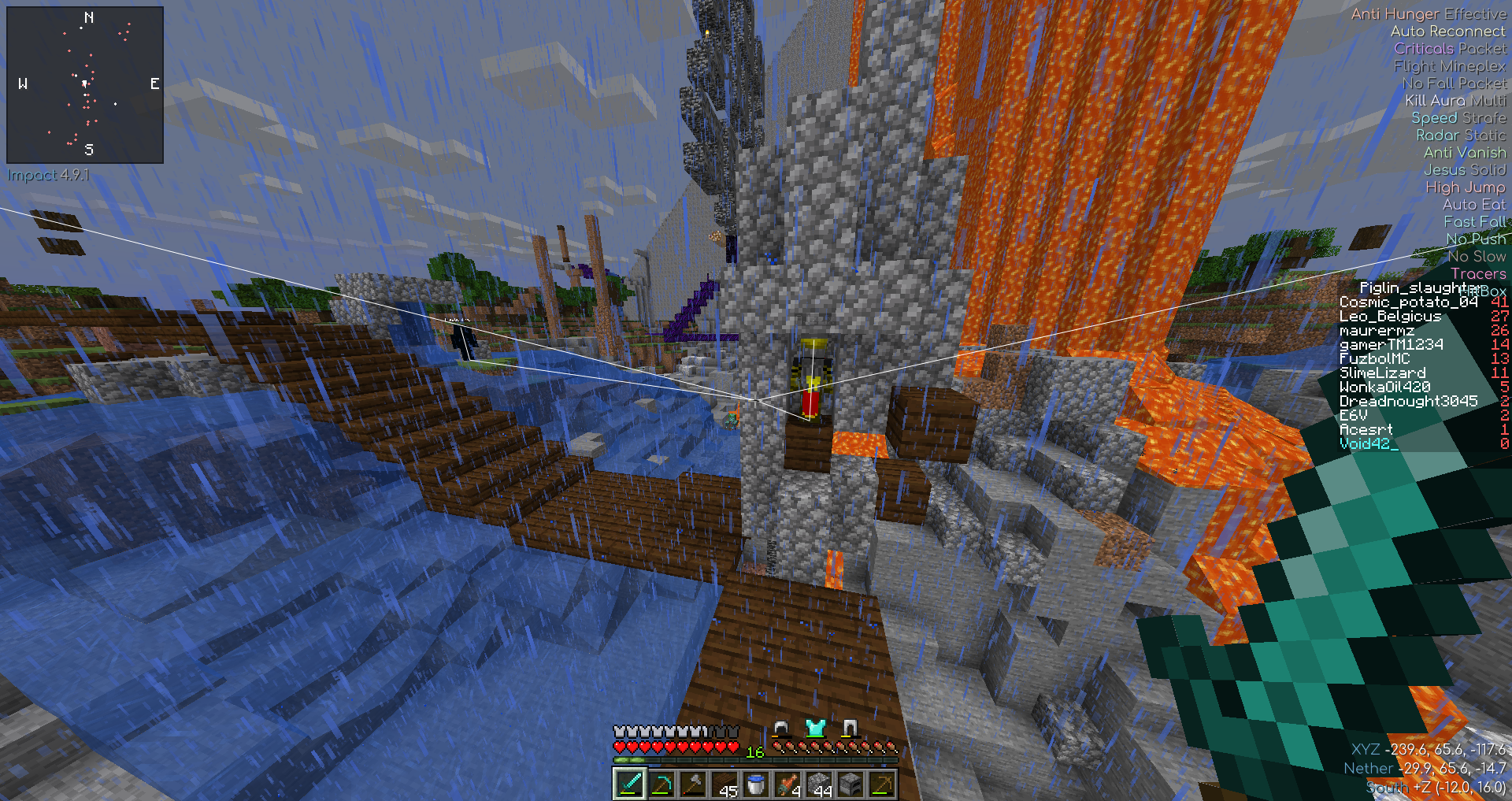Click the radar minimap with compass letters
This screenshot has height=801, width=1512.
[x=85, y=84]
